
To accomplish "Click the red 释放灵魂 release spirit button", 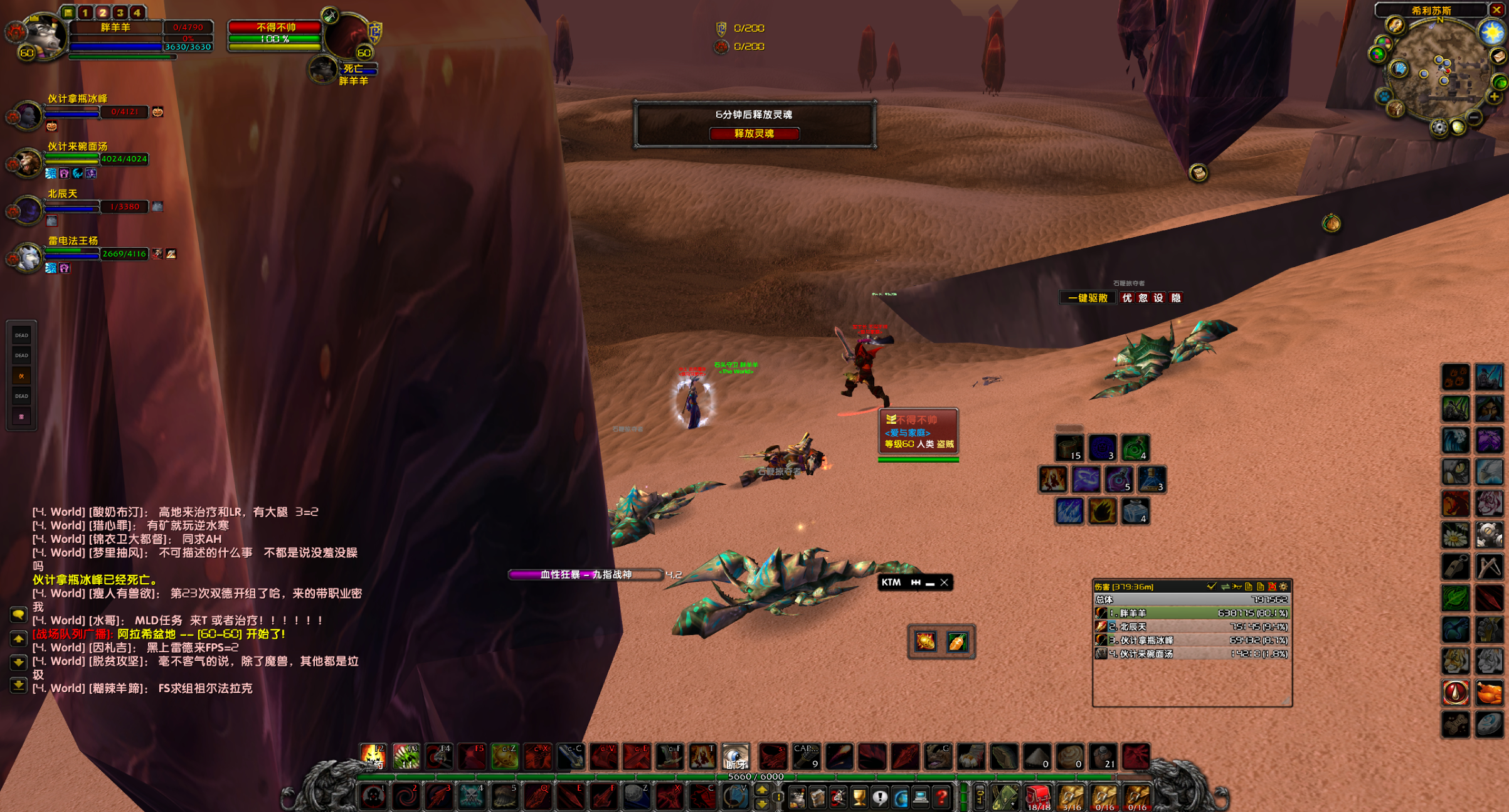I will [754, 134].
